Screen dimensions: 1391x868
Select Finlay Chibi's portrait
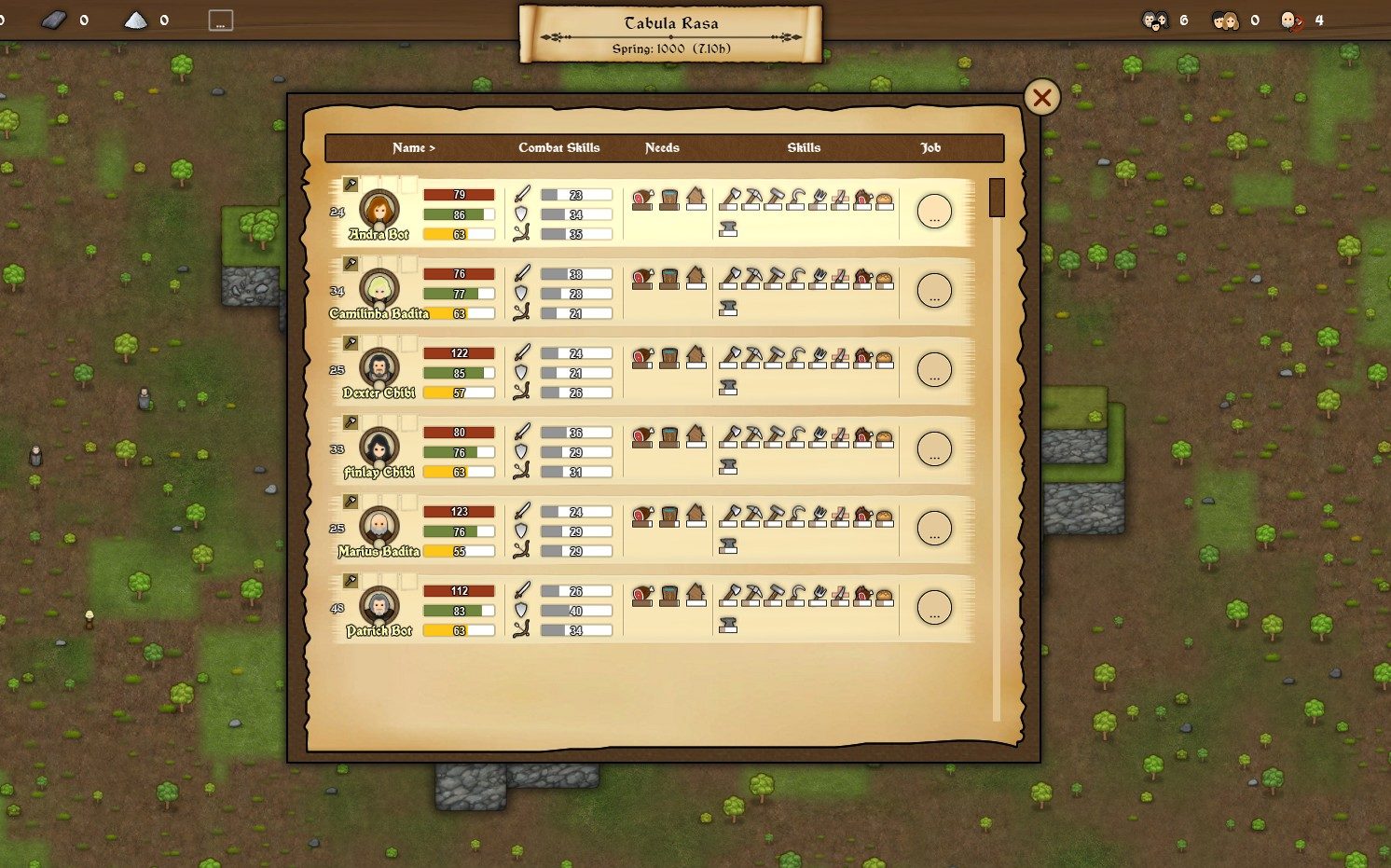[x=379, y=447]
